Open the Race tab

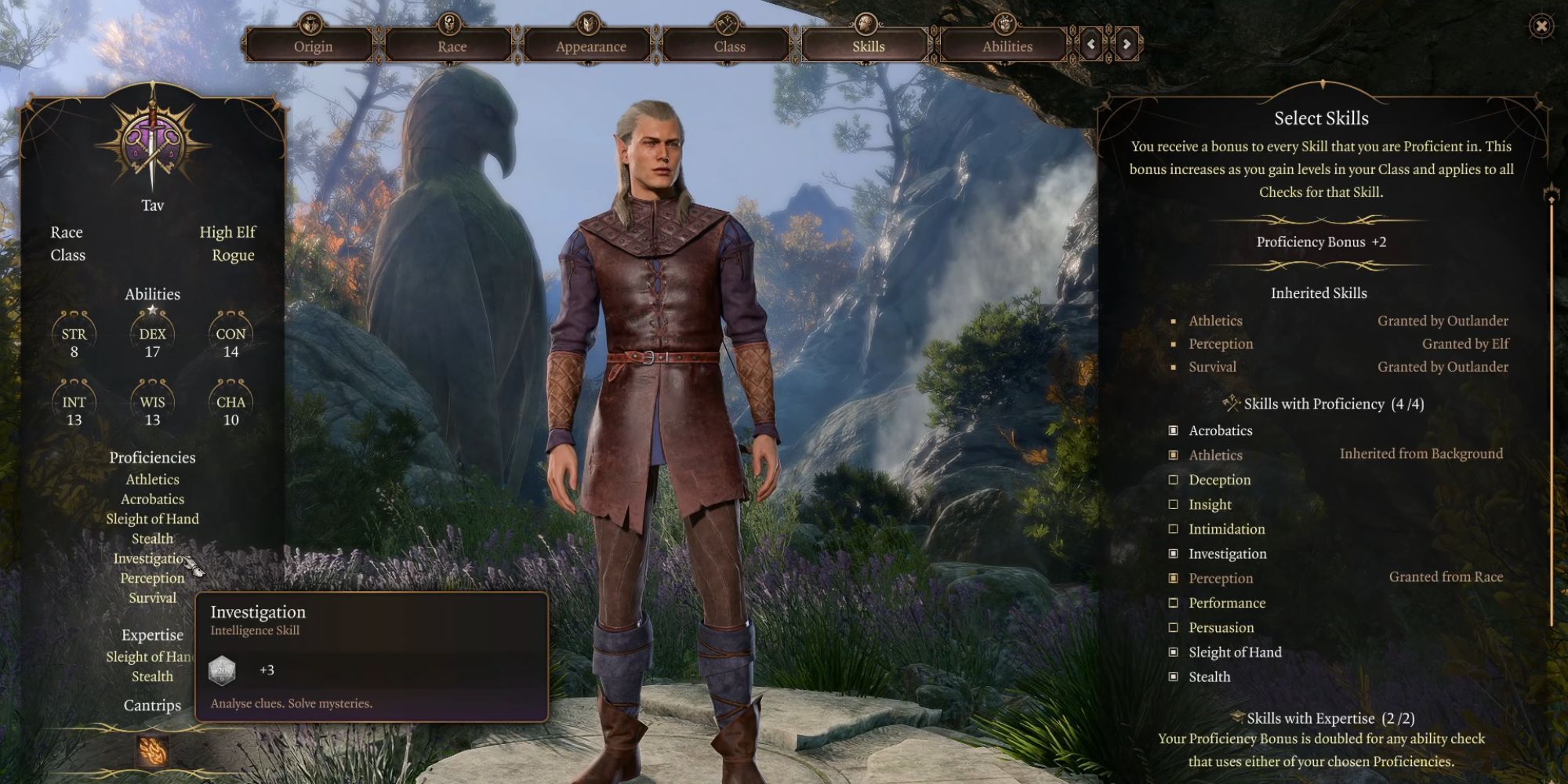(452, 45)
